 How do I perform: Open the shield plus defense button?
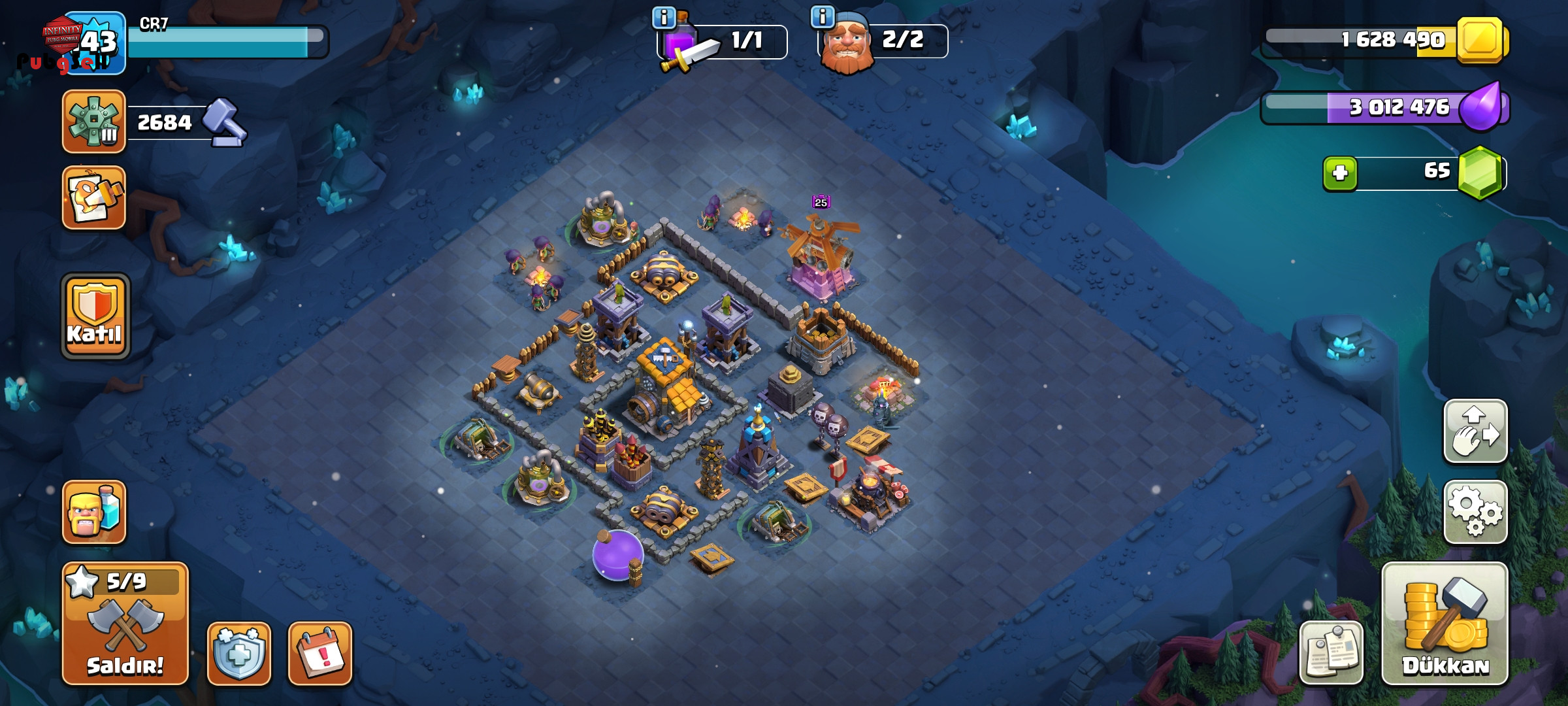pyautogui.click(x=239, y=653)
